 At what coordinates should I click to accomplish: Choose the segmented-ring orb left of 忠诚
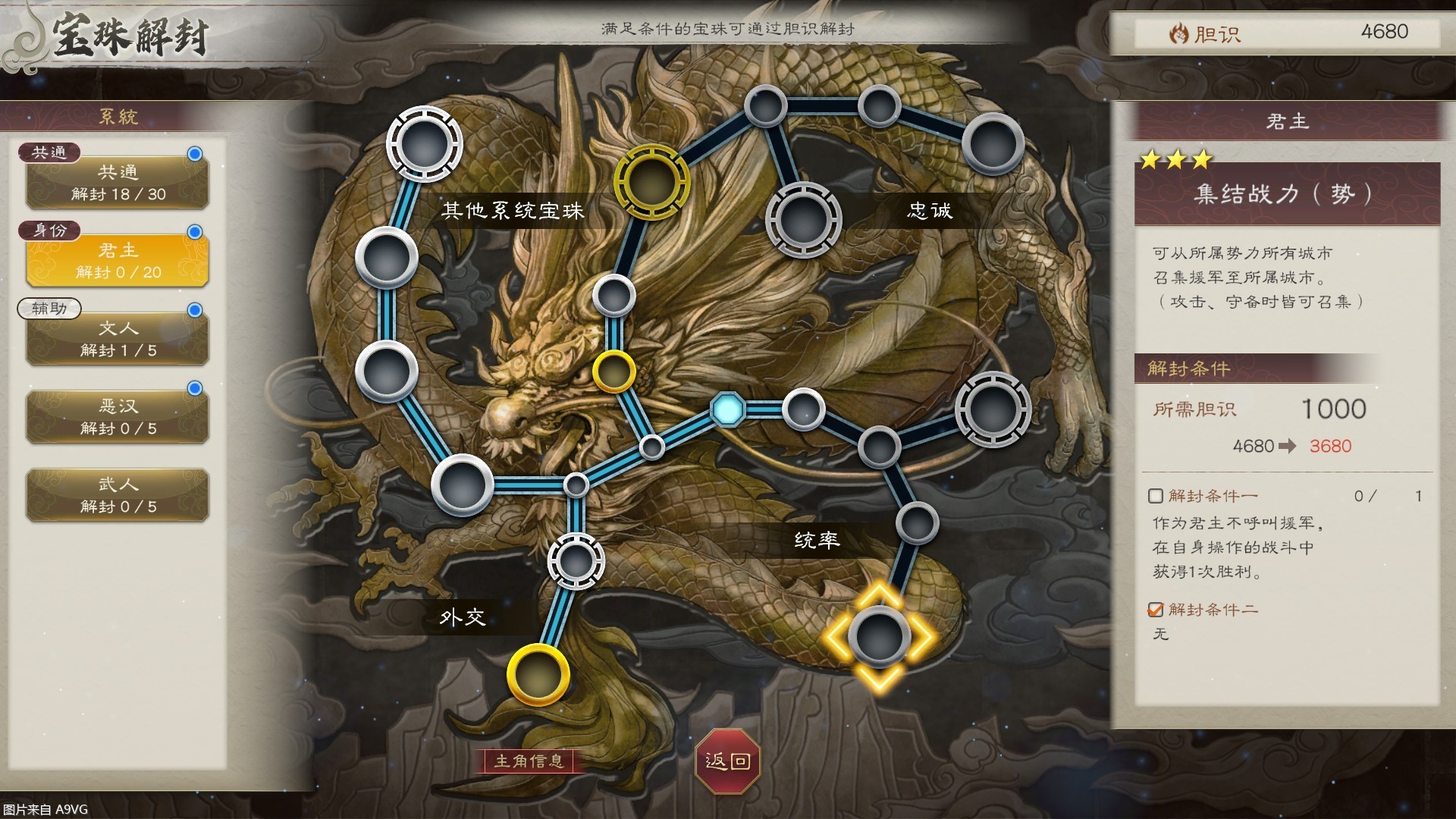point(803,220)
